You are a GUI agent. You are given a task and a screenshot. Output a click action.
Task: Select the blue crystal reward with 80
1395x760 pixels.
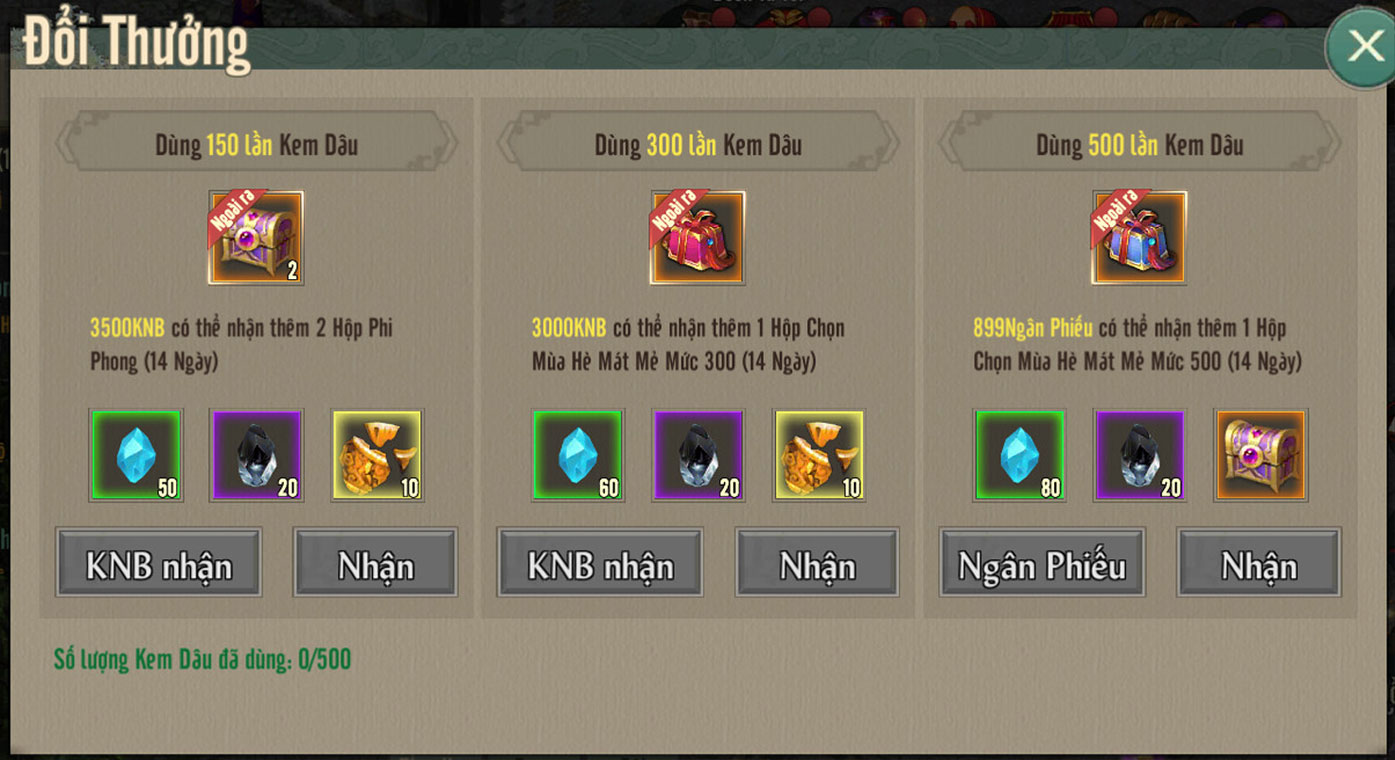pos(1019,455)
